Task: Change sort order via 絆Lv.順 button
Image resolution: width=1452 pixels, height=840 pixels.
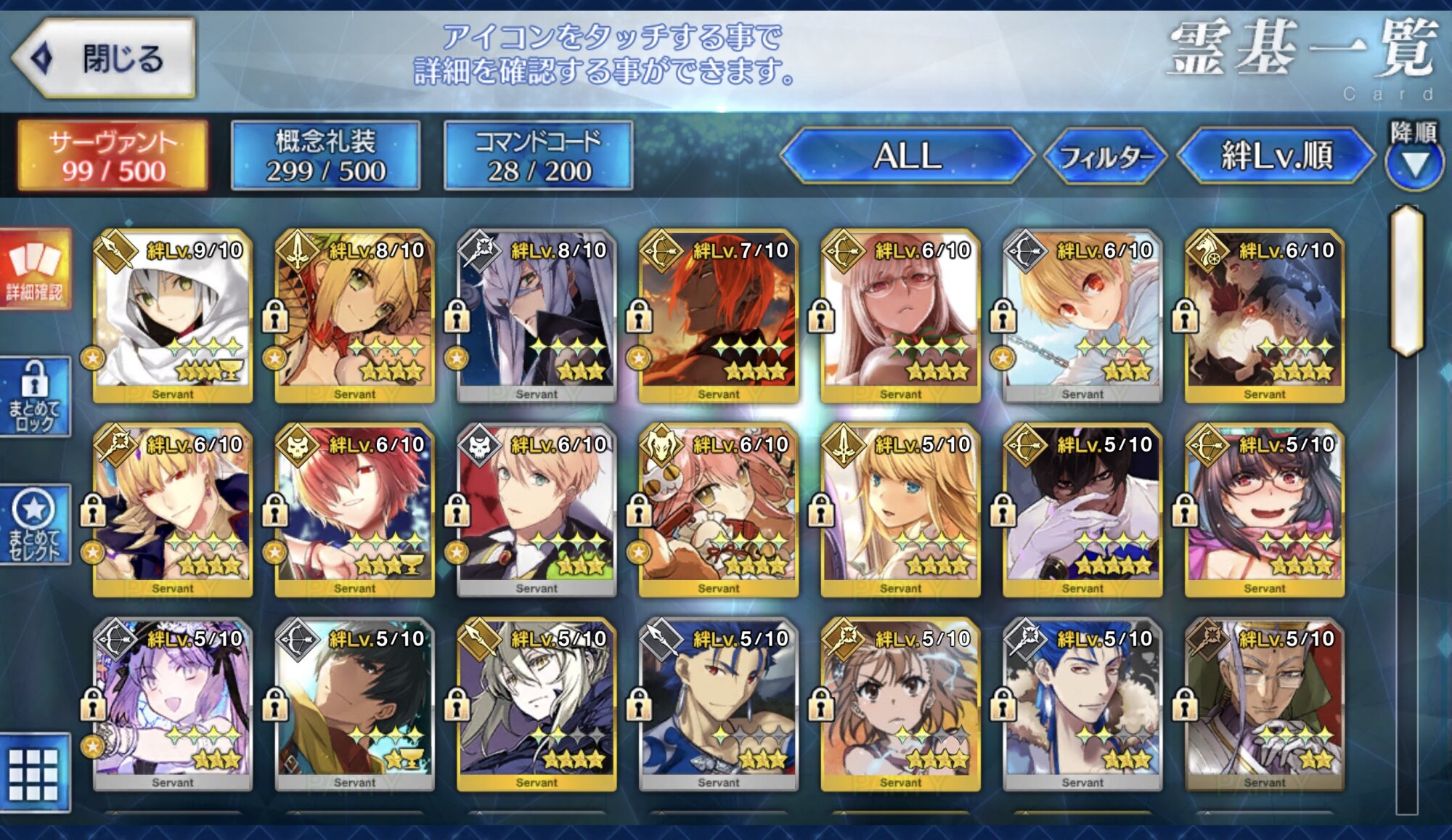Action: [1276, 155]
